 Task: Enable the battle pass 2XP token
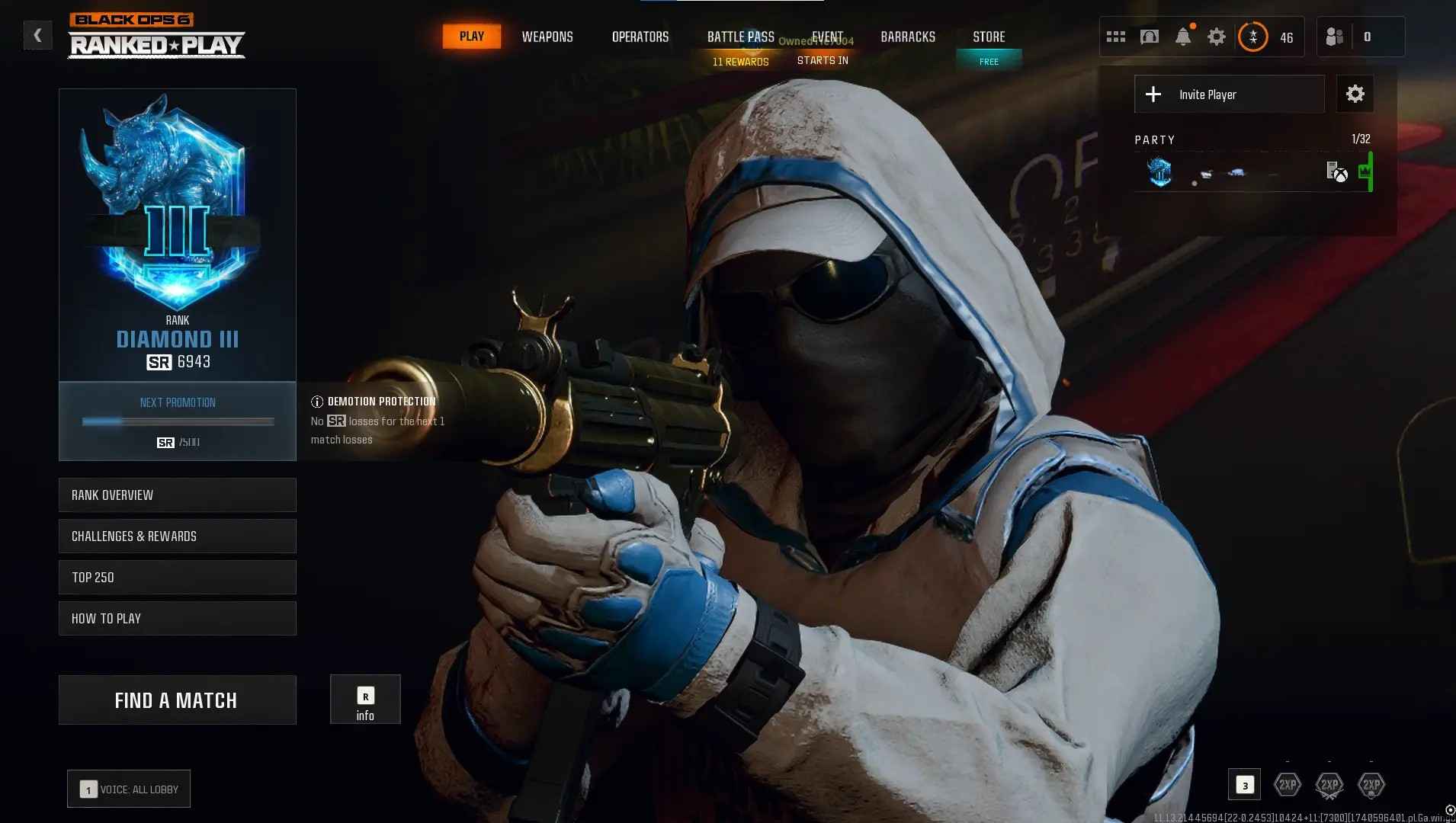click(1373, 784)
